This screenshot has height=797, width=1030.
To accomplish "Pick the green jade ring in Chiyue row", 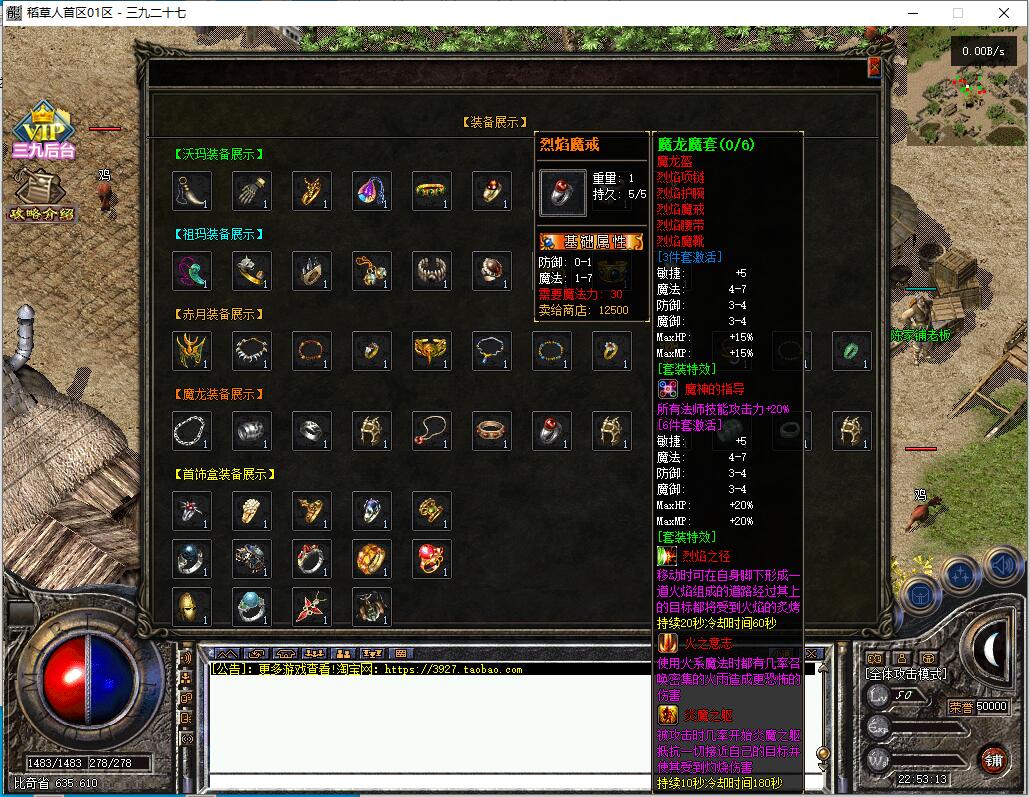I will [x=851, y=351].
